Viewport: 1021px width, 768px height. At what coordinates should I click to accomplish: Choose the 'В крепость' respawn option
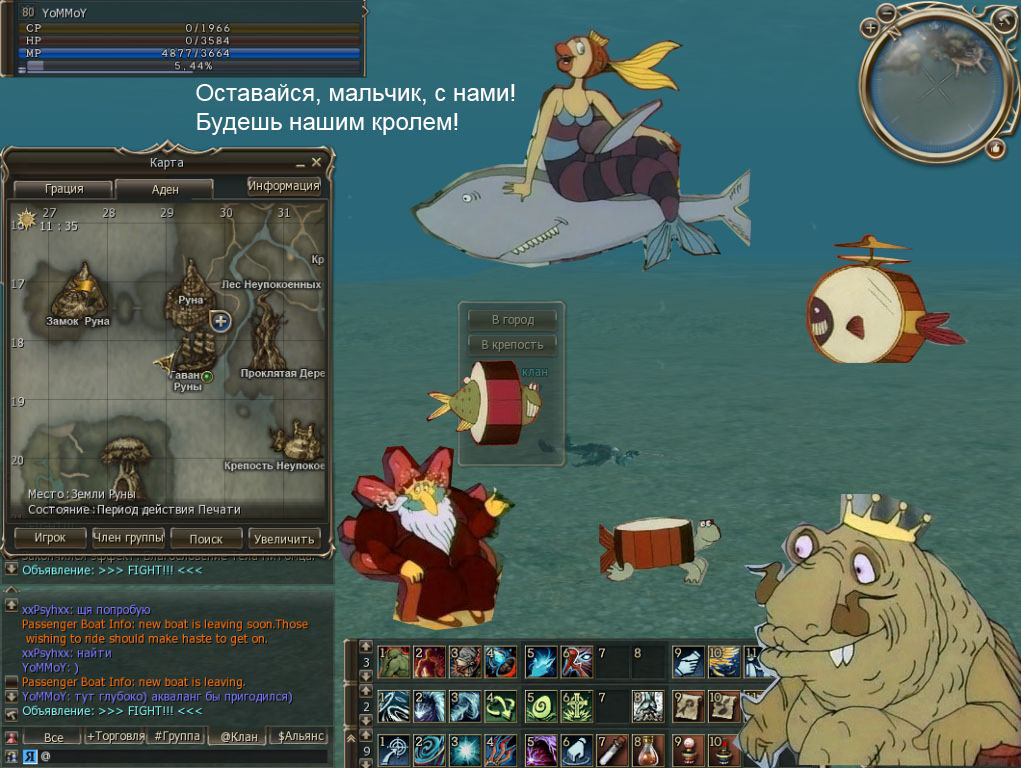coord(513,345)
